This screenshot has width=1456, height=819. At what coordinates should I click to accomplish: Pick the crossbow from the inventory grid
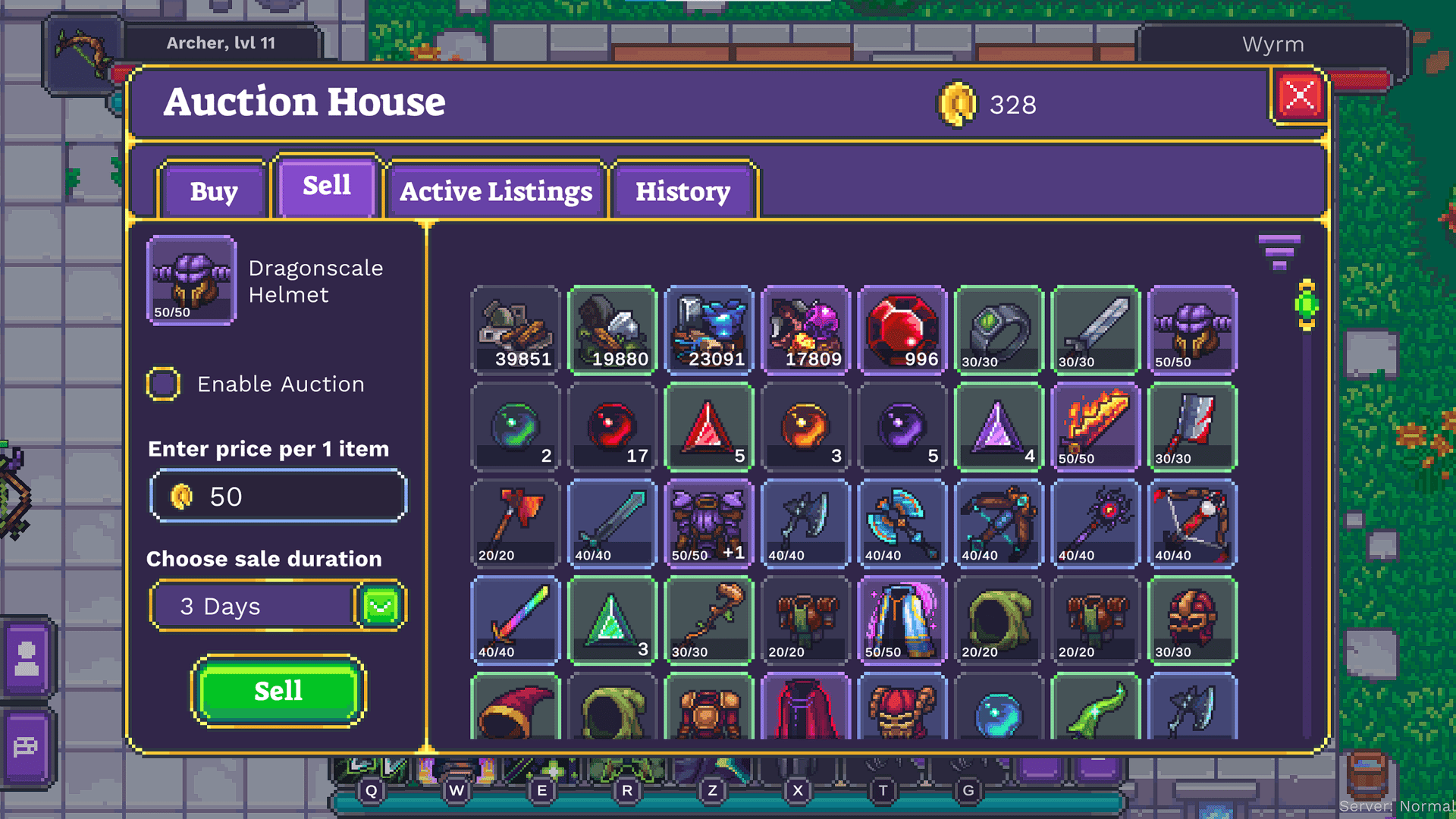pyautogui.click(x=999, y=525)
